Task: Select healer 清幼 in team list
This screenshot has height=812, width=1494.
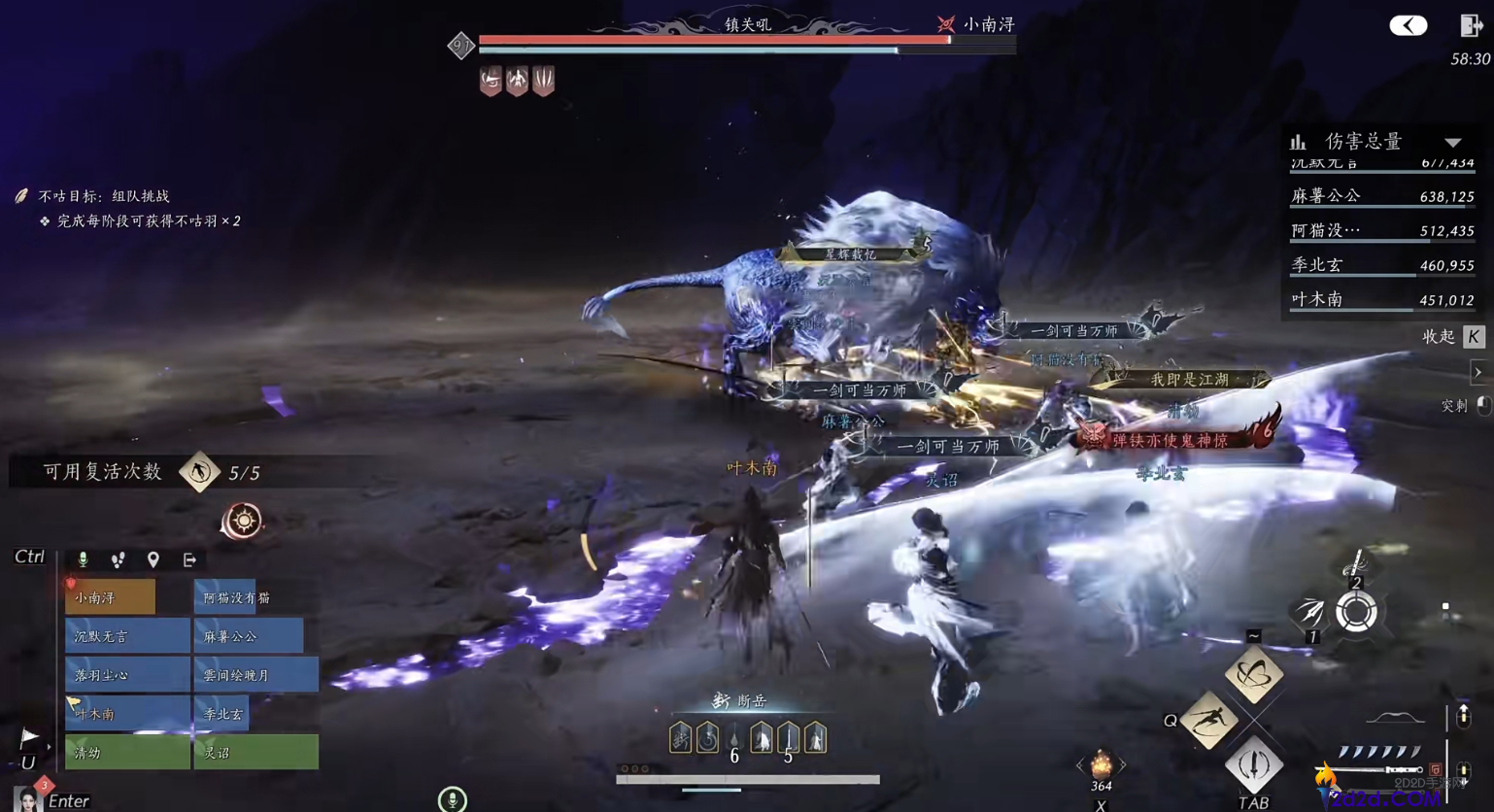Action: click(127, 753)
